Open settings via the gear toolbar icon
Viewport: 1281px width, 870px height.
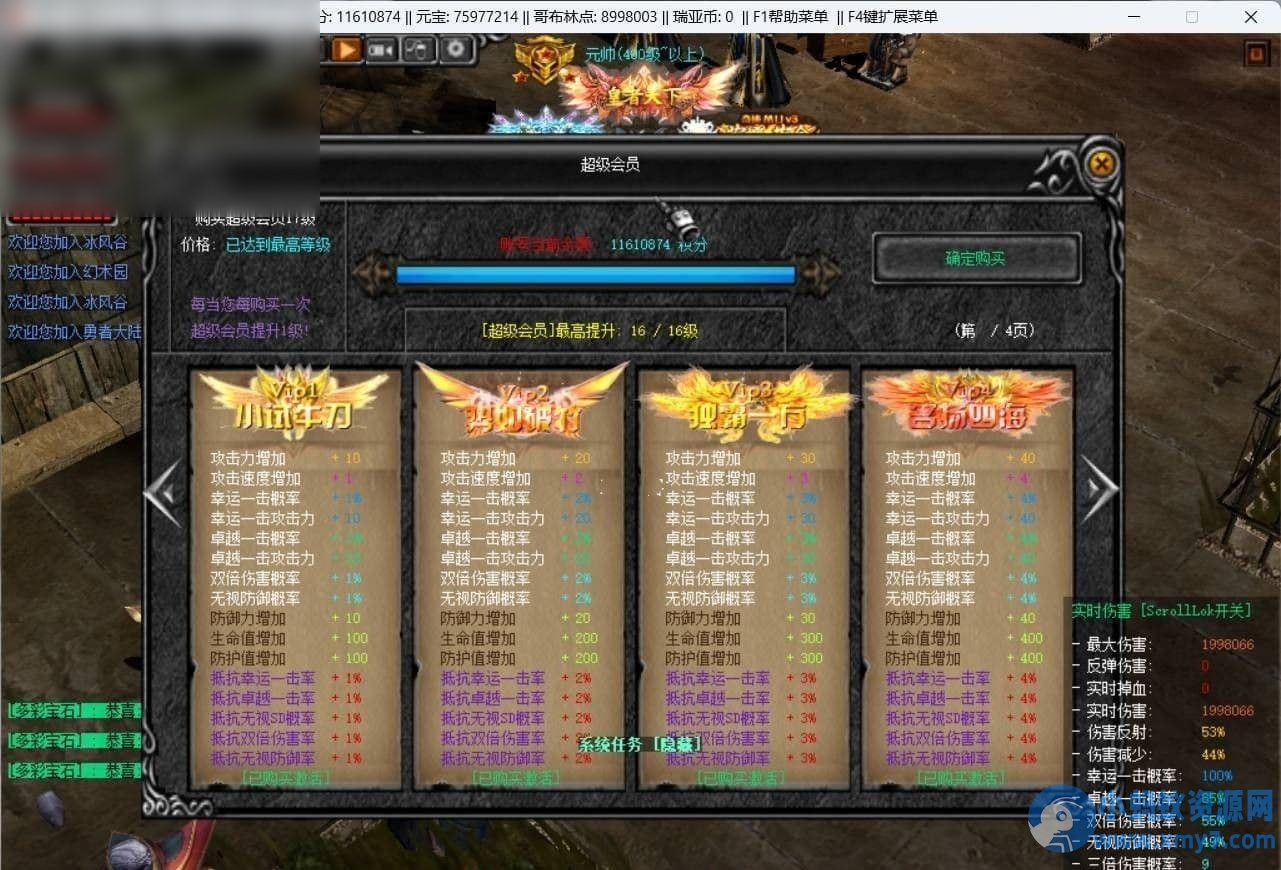click(457, 49)
